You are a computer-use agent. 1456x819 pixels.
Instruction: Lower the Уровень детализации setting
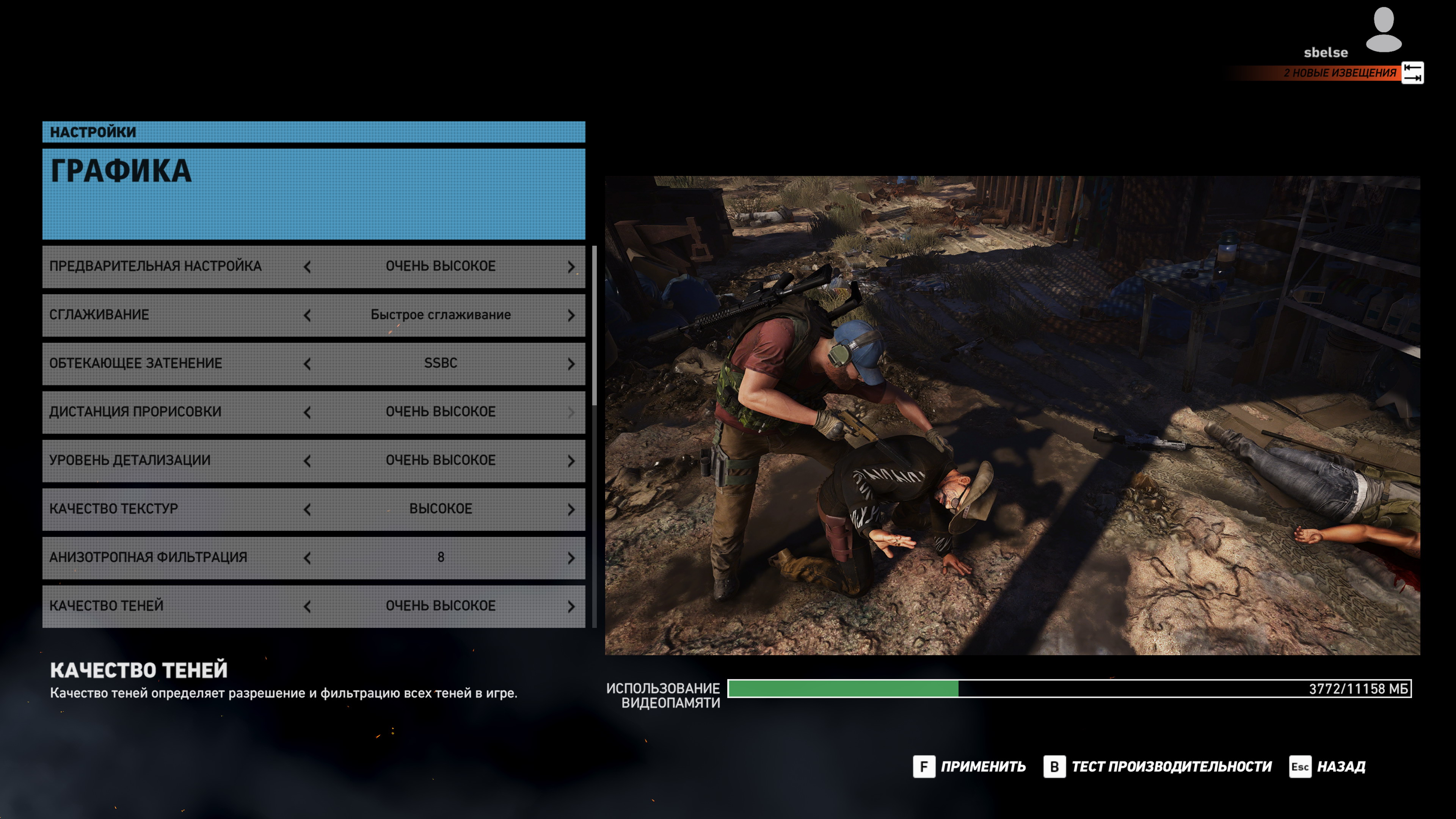coord(307,461)
